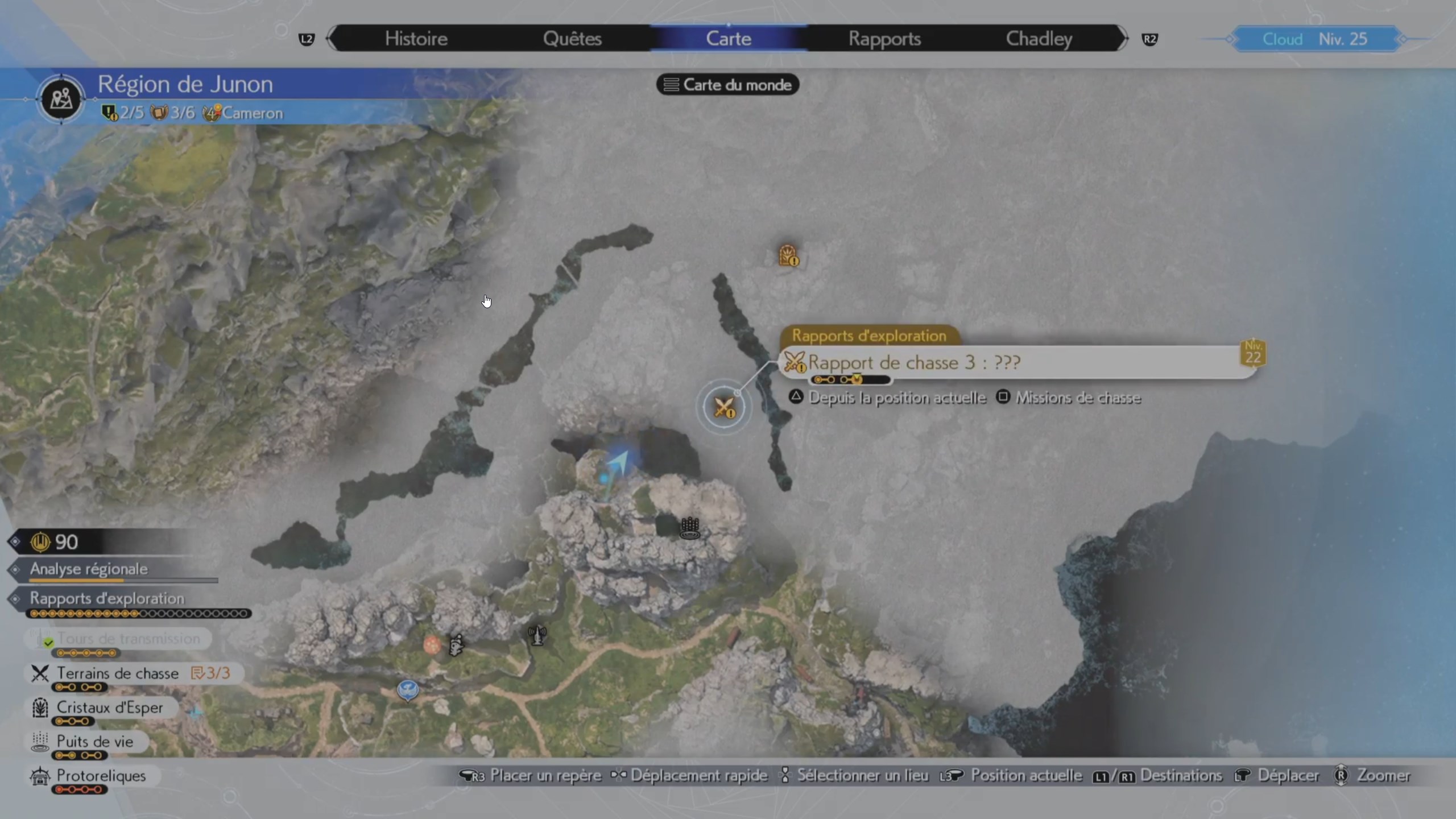Screen dimensions: 1456x819
Task: Switch to the Rapports tab
Action: pyautogui.click(x=885, y=39)
